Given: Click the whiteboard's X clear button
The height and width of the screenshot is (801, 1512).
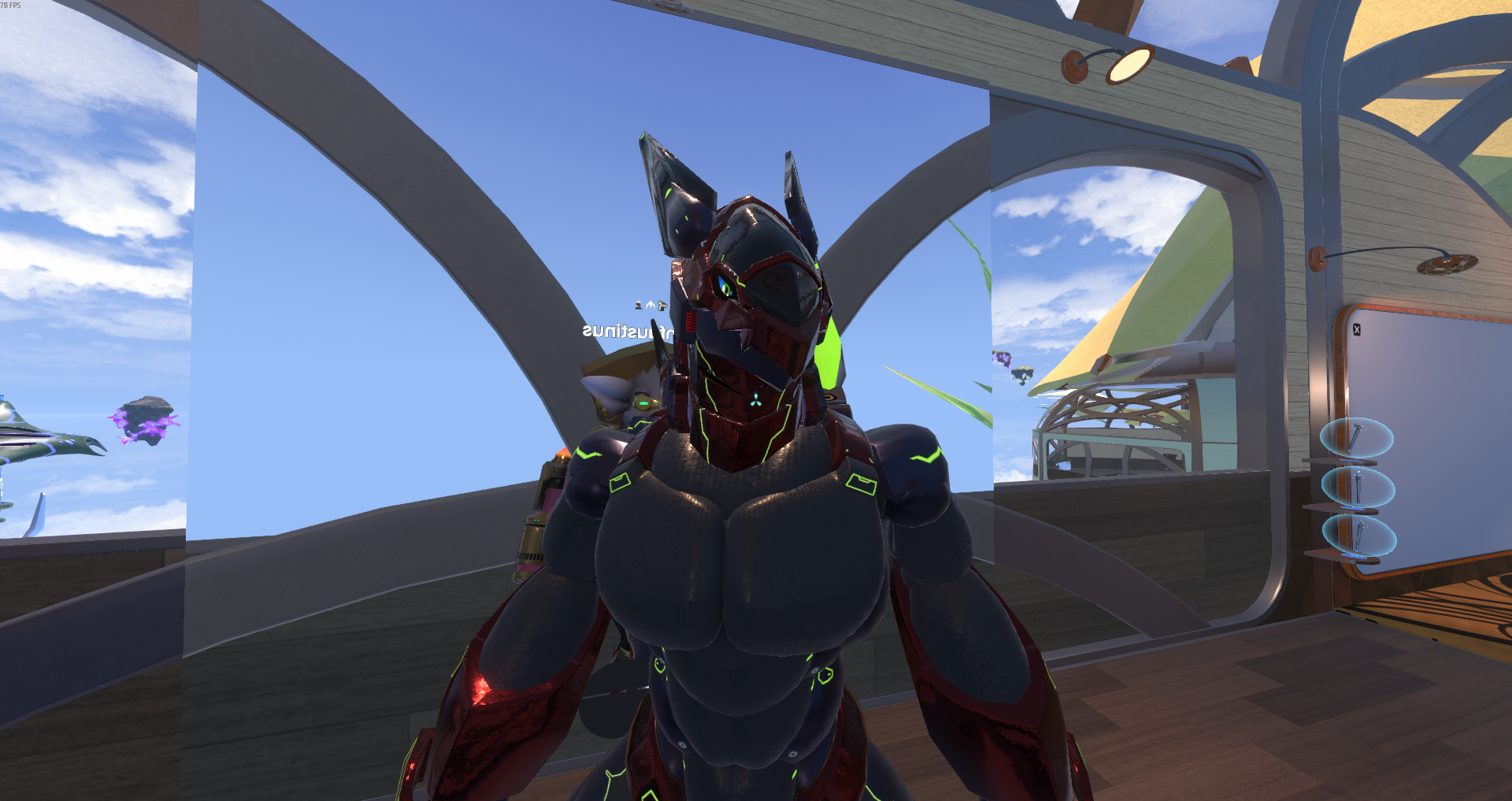Looking at the screenshot, I should [x=1357, y=330].
